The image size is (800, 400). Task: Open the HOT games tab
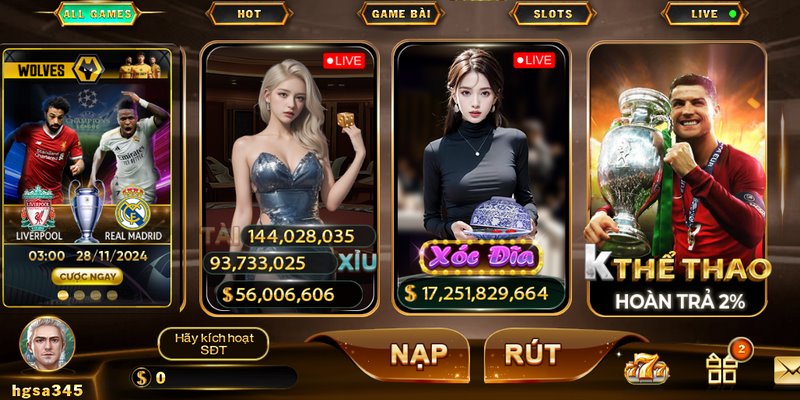250,14
